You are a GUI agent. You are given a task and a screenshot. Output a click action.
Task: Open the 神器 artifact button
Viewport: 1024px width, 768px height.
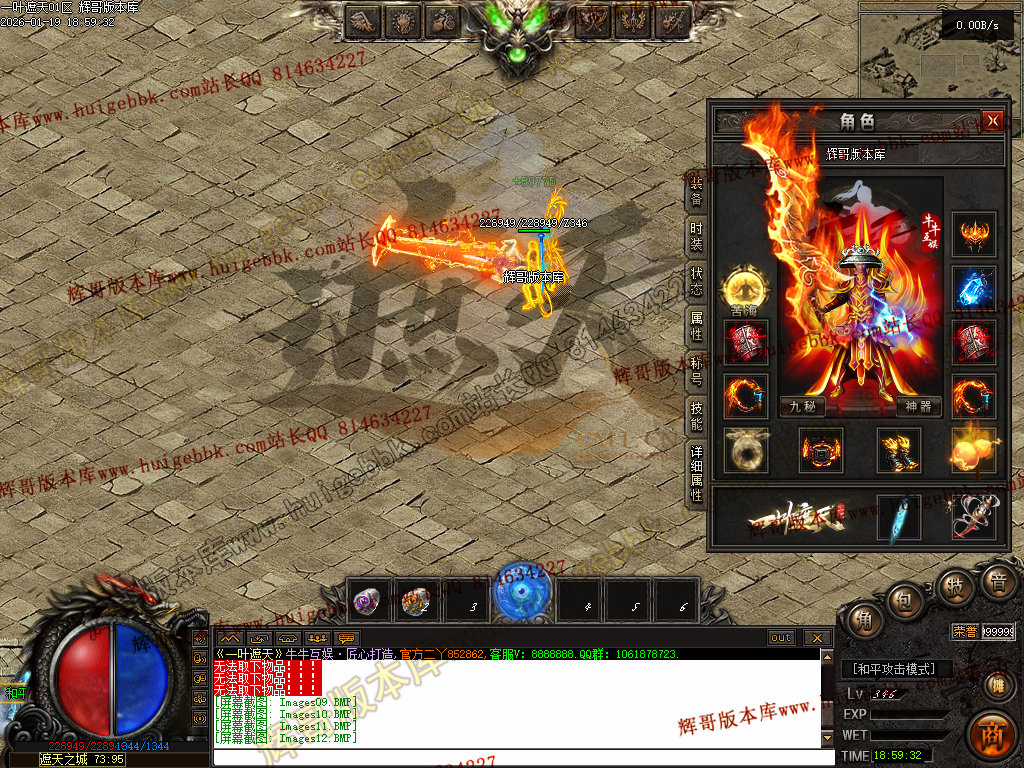919,406
